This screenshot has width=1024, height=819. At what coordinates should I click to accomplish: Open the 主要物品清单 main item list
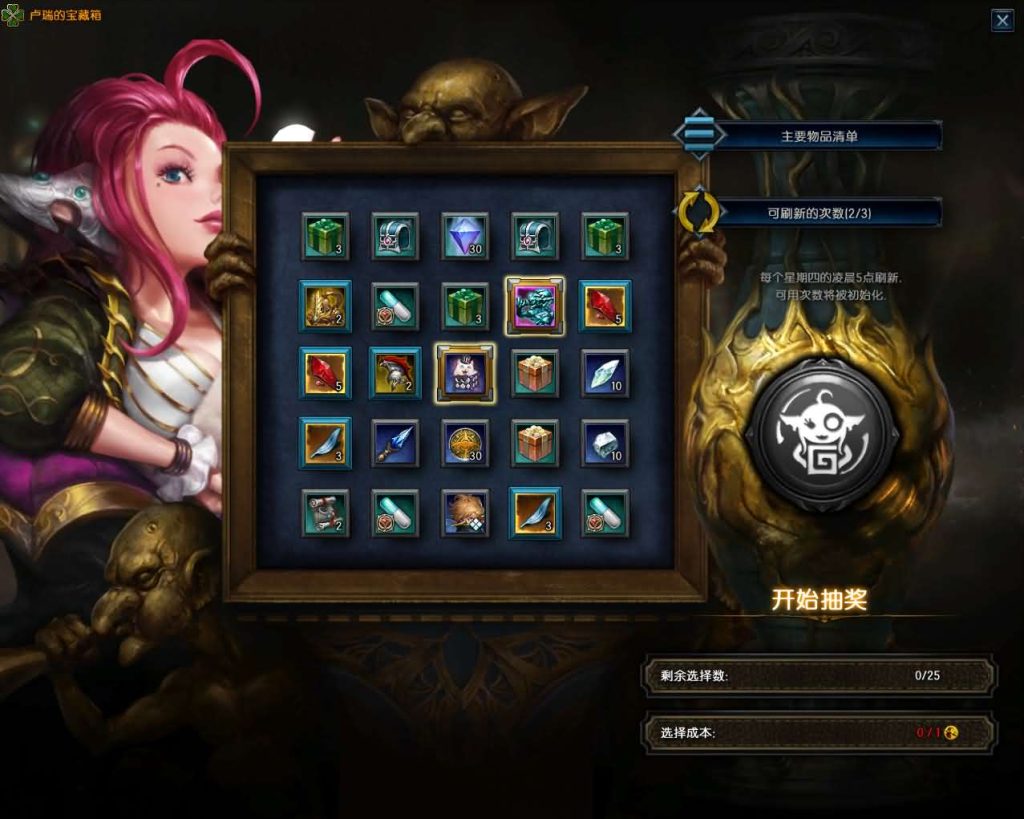click(818, 136)
